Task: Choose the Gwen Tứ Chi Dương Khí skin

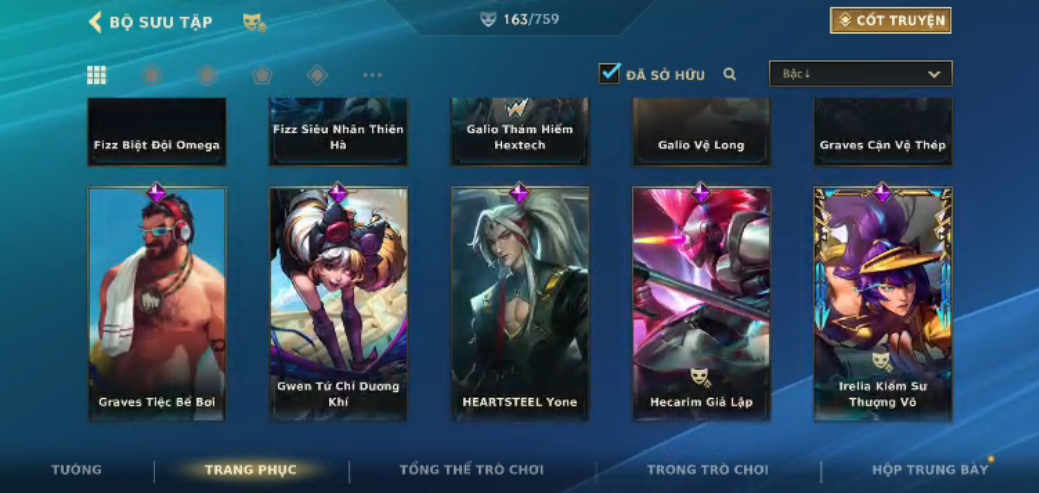Action: coord(338,304)
